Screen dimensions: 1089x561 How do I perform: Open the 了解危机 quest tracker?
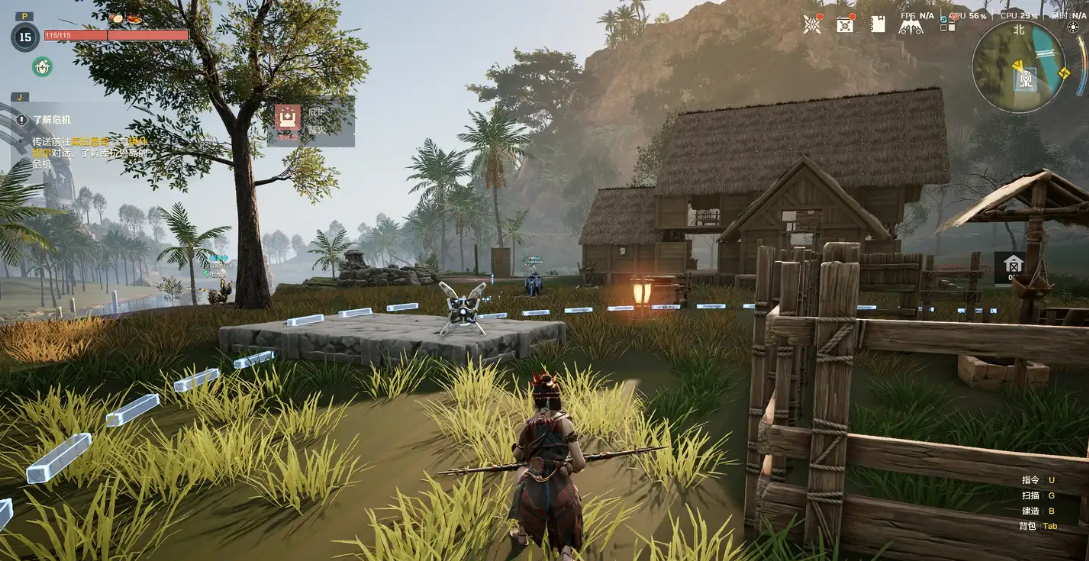[x=54, y=119]
